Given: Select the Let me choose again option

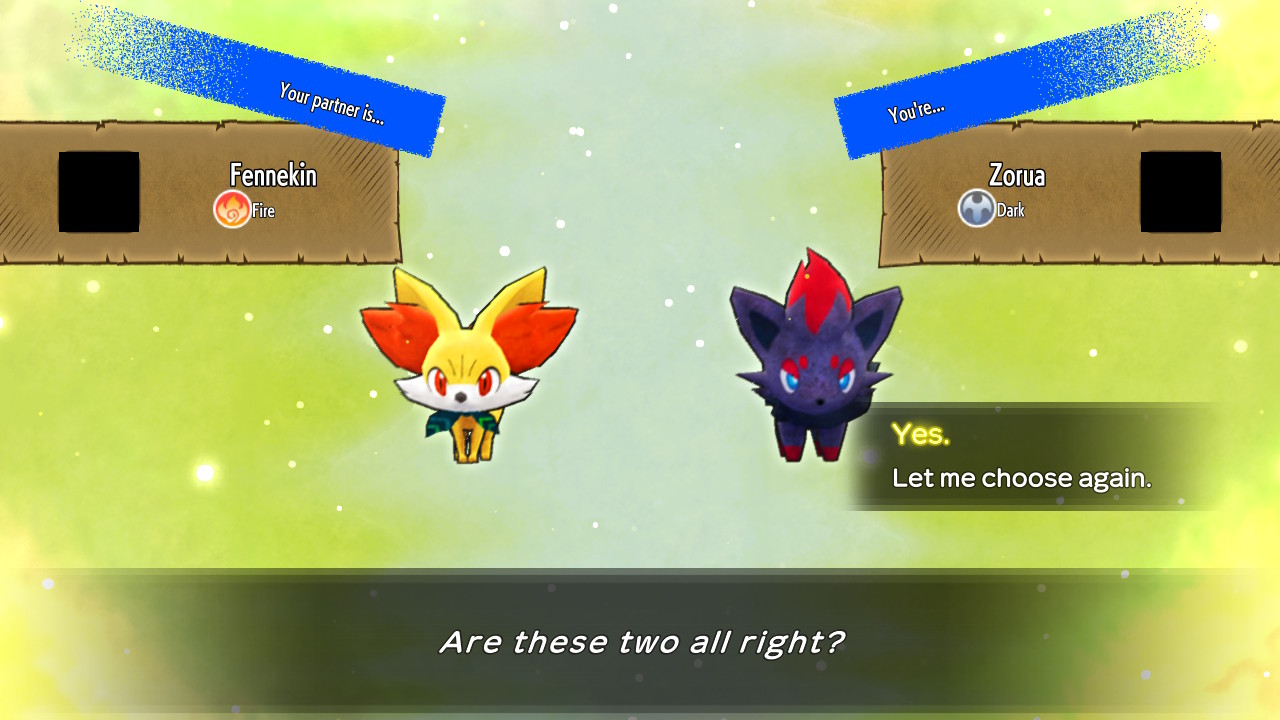Looking at the screenshot, I should [x=1021, y=478].
